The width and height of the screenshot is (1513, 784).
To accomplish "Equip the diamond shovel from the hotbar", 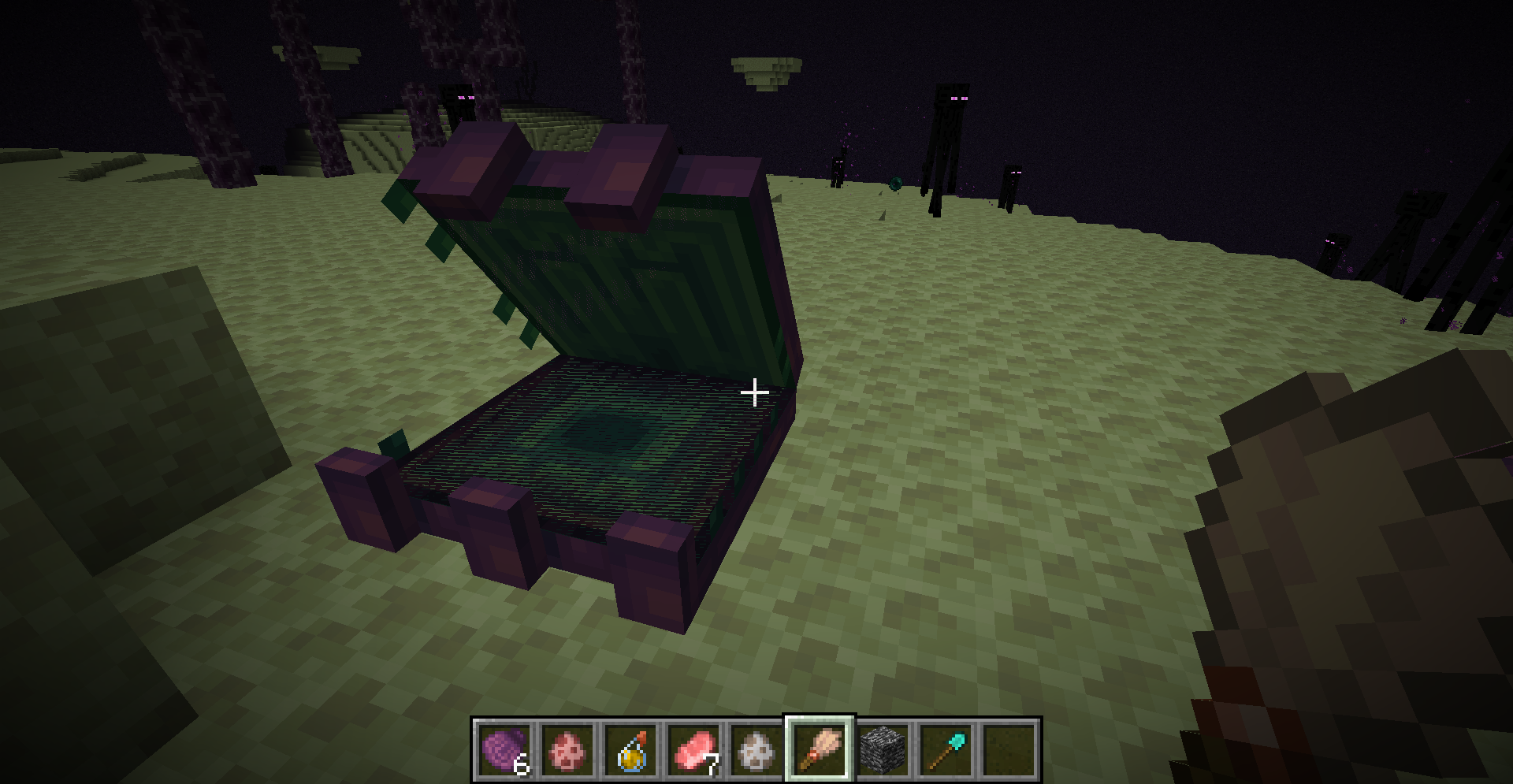I will 946,749.
